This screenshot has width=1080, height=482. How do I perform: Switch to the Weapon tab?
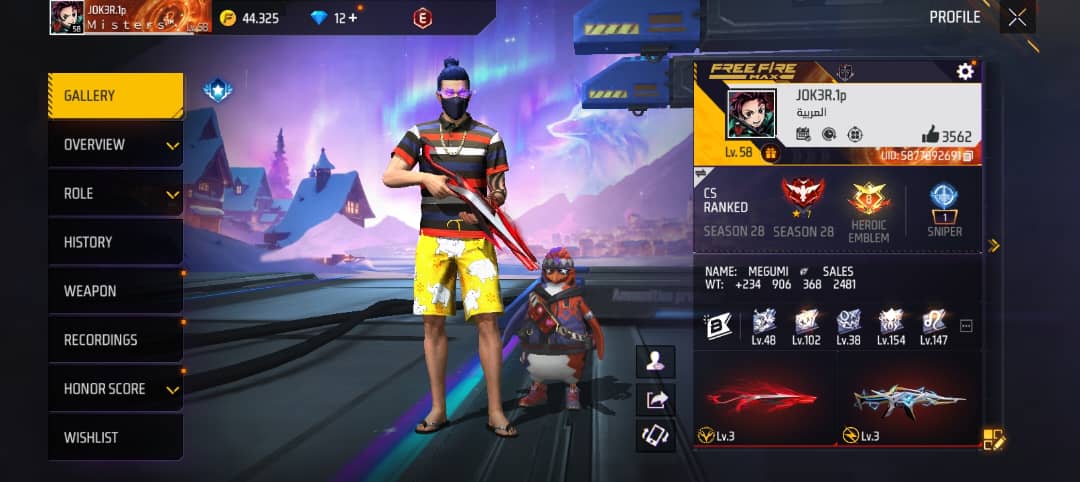[x=115, y=291]
